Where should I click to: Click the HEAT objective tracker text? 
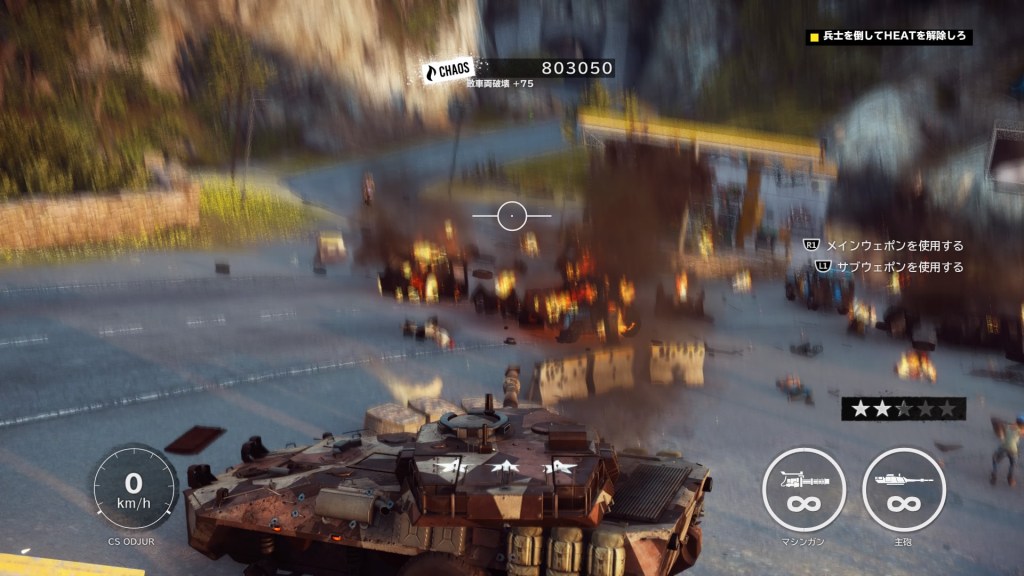click(x=895, y=37)
